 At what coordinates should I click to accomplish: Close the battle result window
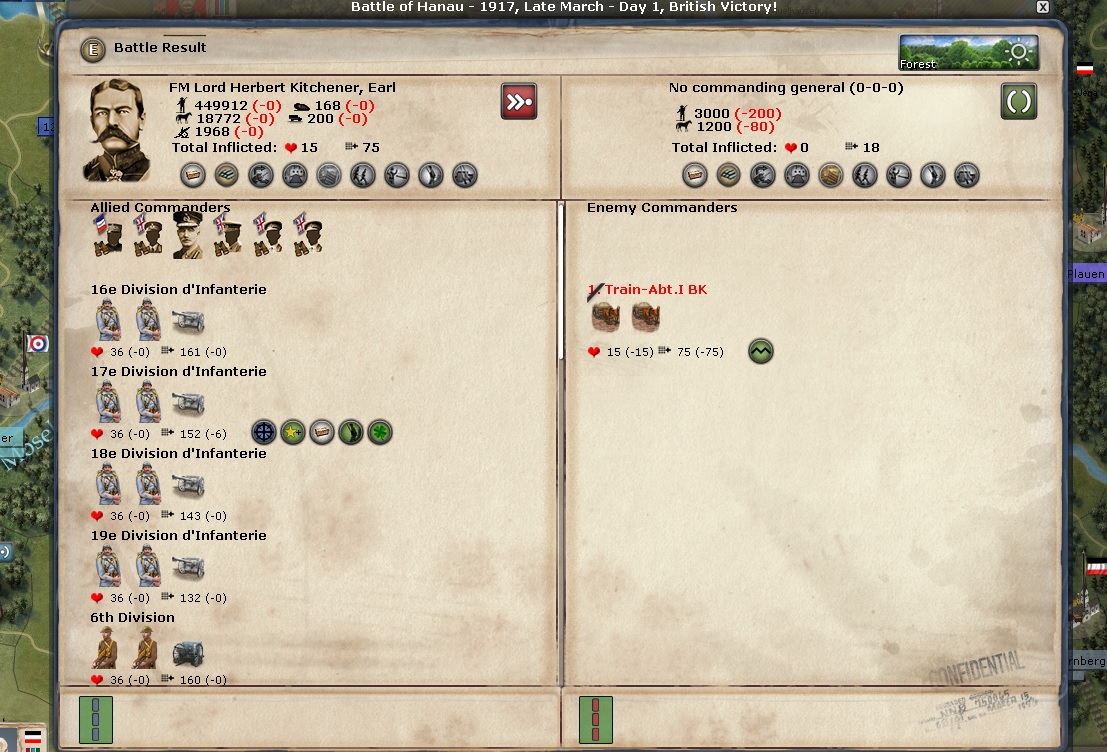pyautogui.click(x=1043, y=7)
